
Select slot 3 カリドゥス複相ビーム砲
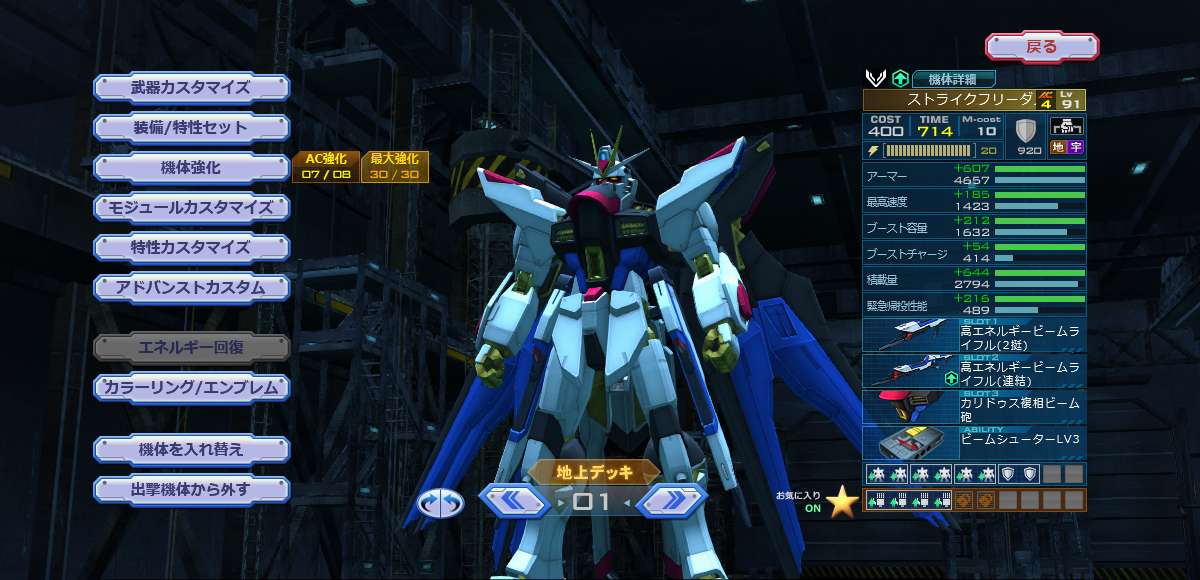[x=974, y=407]
